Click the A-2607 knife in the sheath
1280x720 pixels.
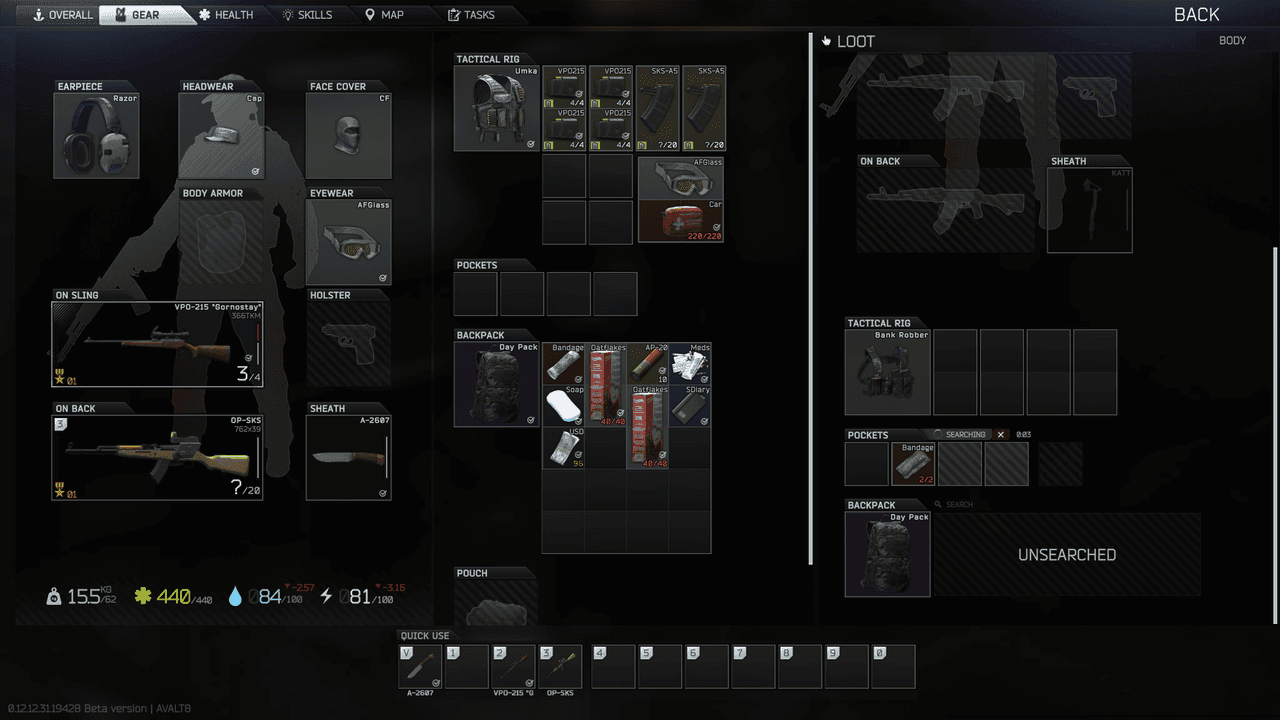tap(348, 456)
